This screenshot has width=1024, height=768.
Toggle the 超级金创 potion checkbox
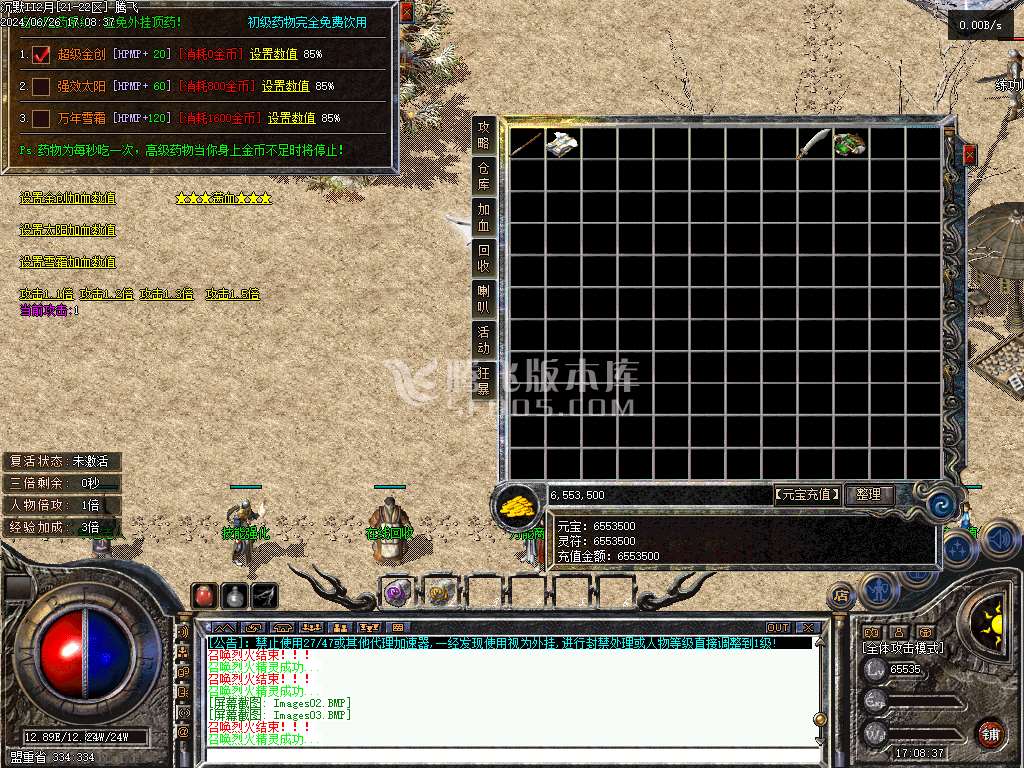pyautogui.click(x=41, y=55)
